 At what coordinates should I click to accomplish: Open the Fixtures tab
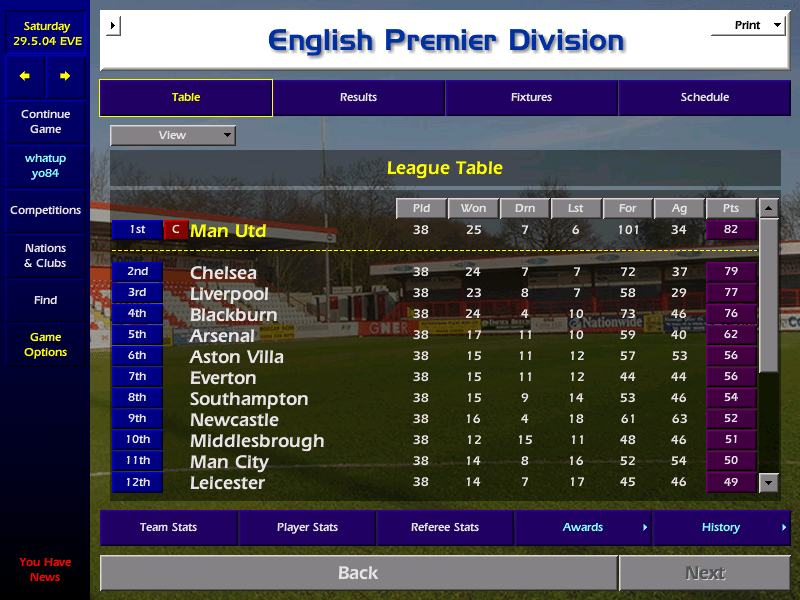(x=531, y=98)
